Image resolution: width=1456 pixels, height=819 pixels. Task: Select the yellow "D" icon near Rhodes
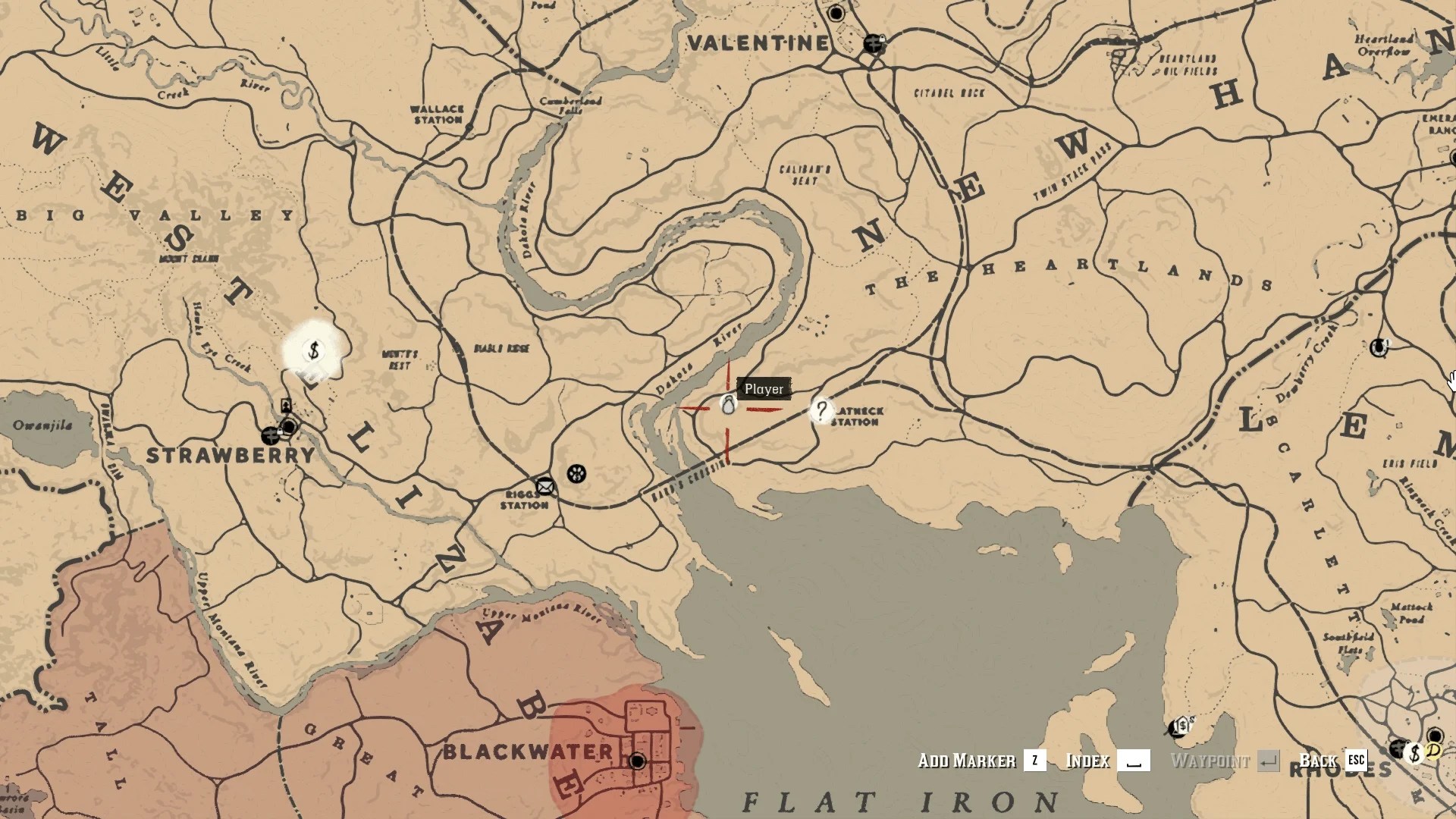(1432, 753)
